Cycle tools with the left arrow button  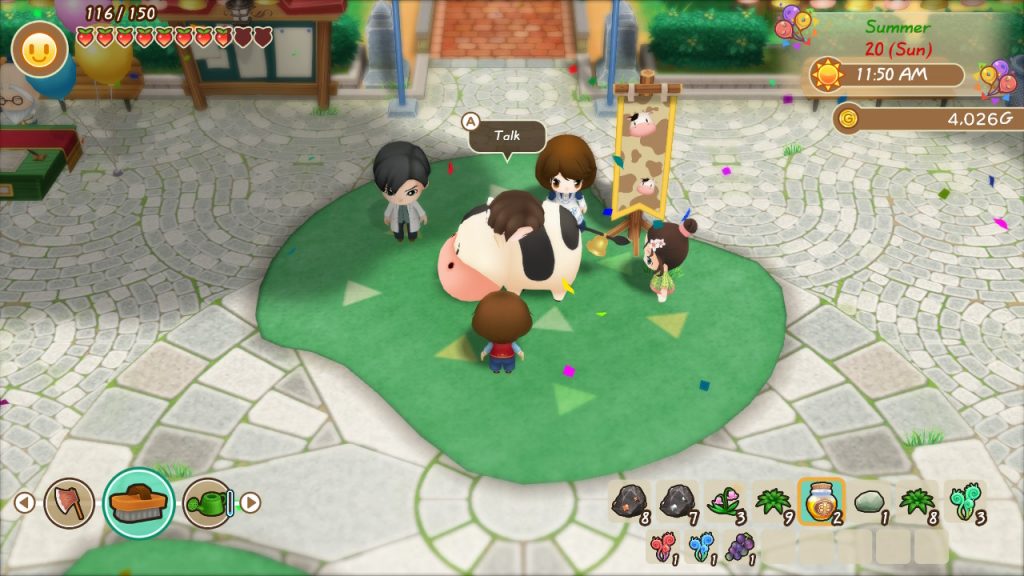pyautogui.click(x=26, y=503)
